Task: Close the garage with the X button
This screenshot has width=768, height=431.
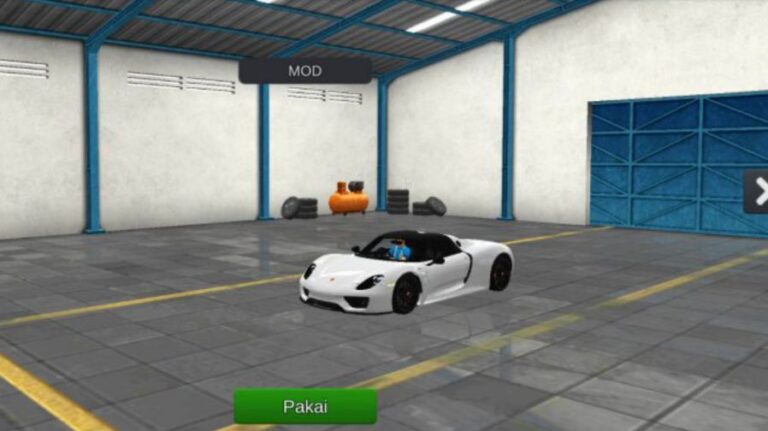Action: (759, 191)
